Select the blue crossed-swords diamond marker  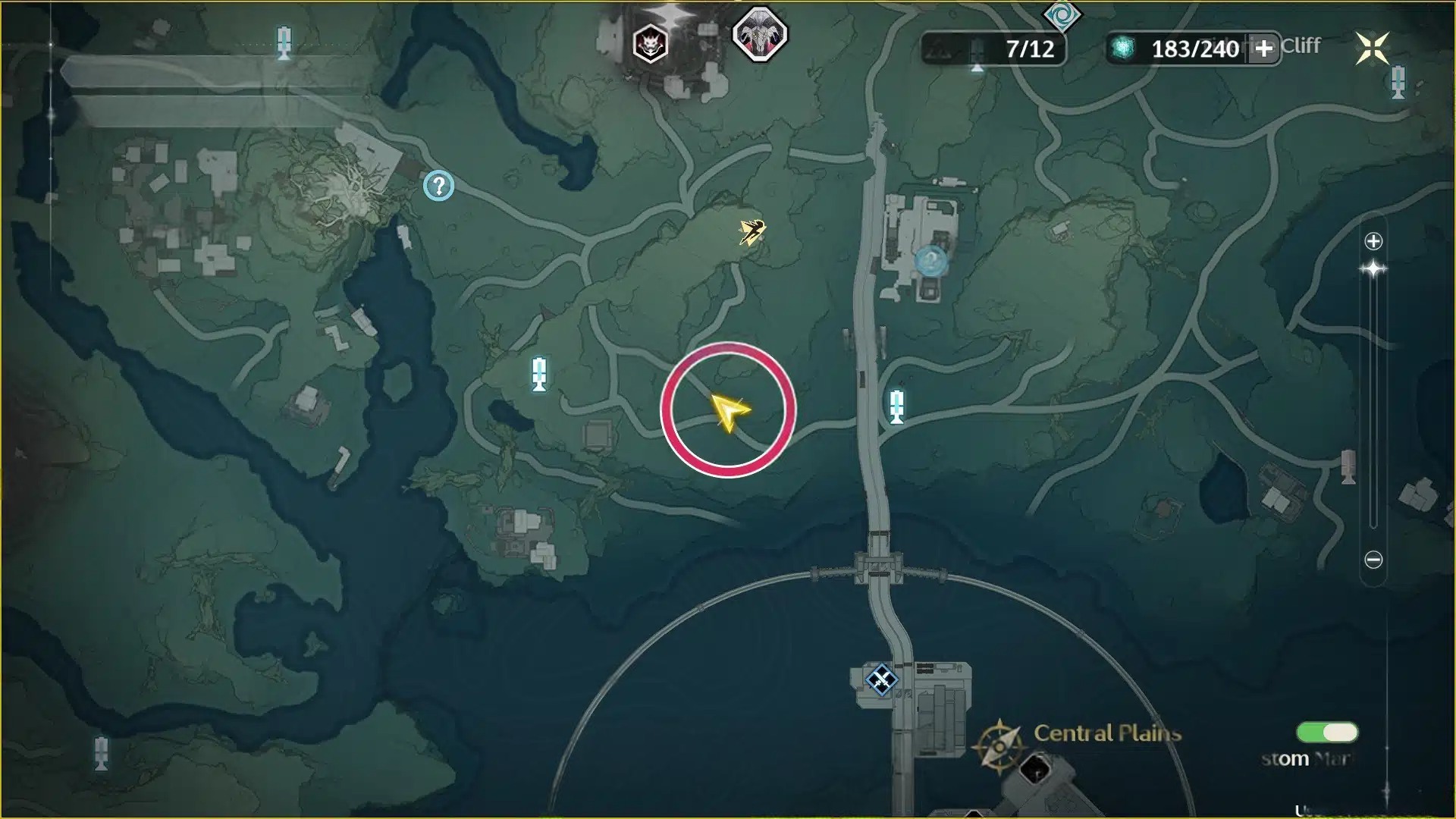[881, 679]
